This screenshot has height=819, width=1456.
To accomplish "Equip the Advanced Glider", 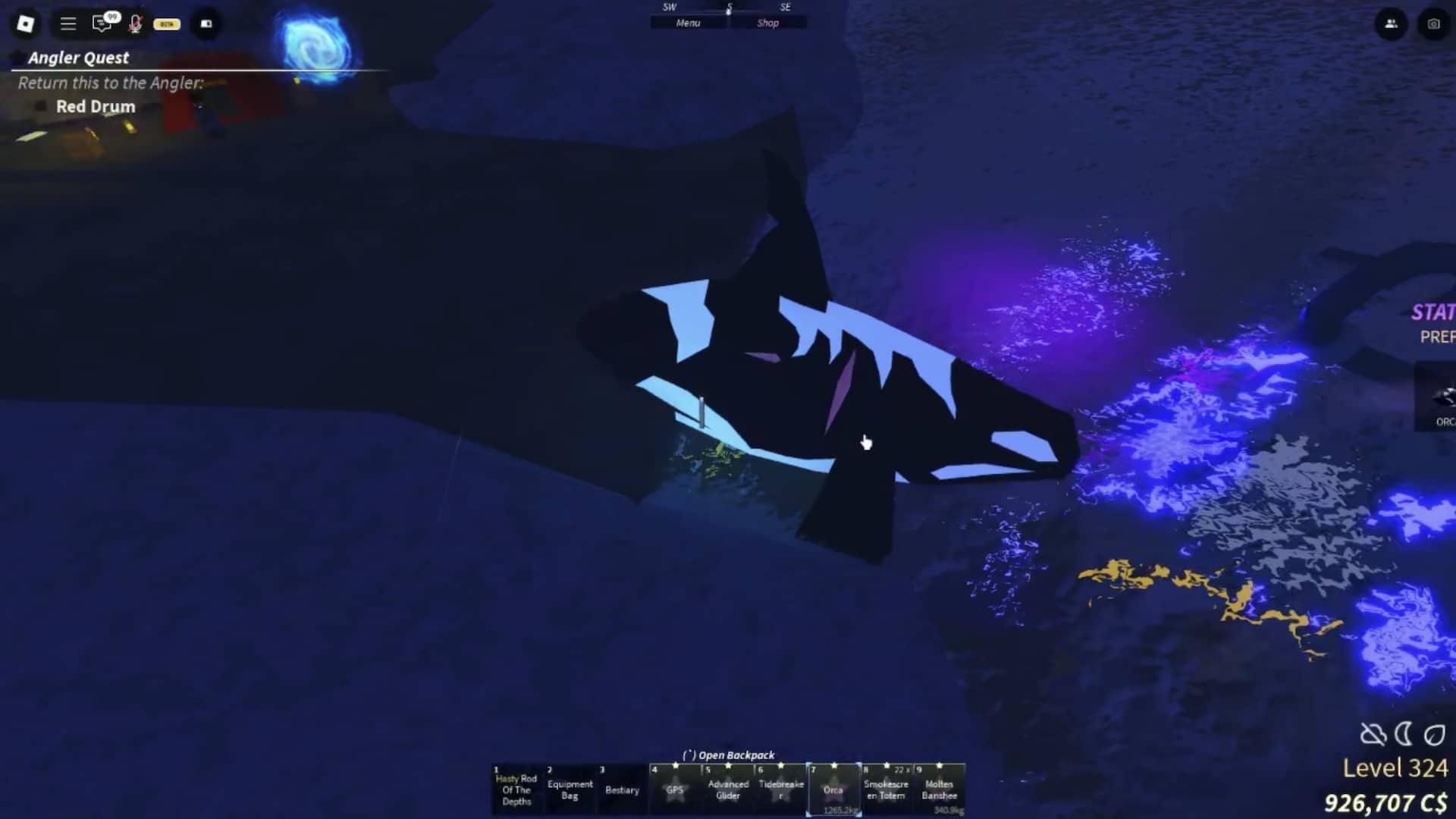I will tap(728, 789).
